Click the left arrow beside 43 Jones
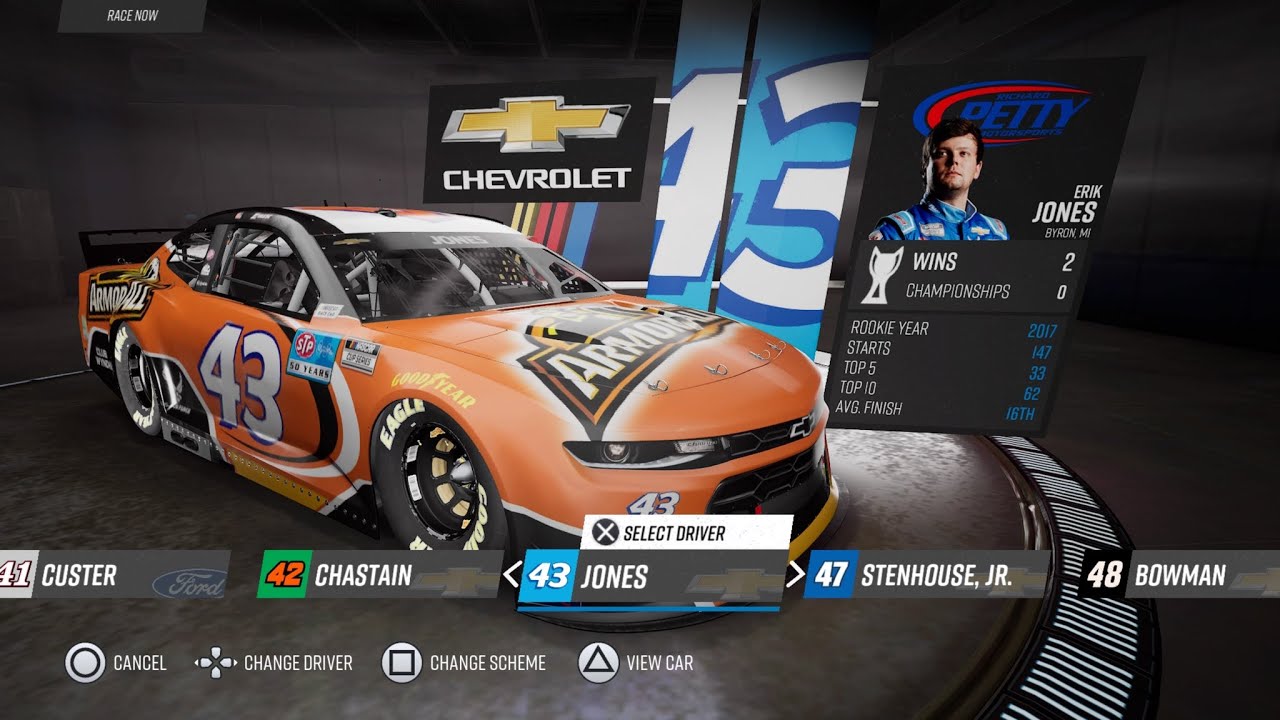 [510, 575]
